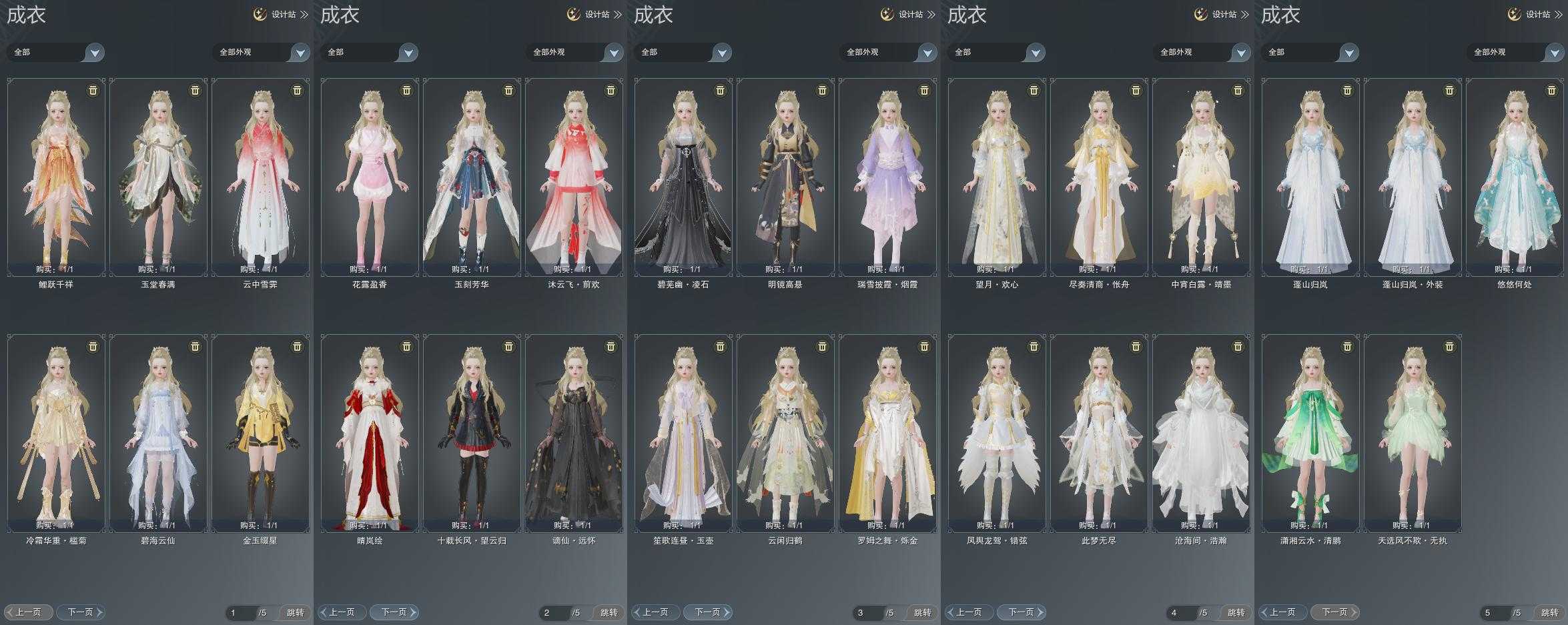Select the 沧海间·浩瀚 white gown

[x=1201, y=433]
